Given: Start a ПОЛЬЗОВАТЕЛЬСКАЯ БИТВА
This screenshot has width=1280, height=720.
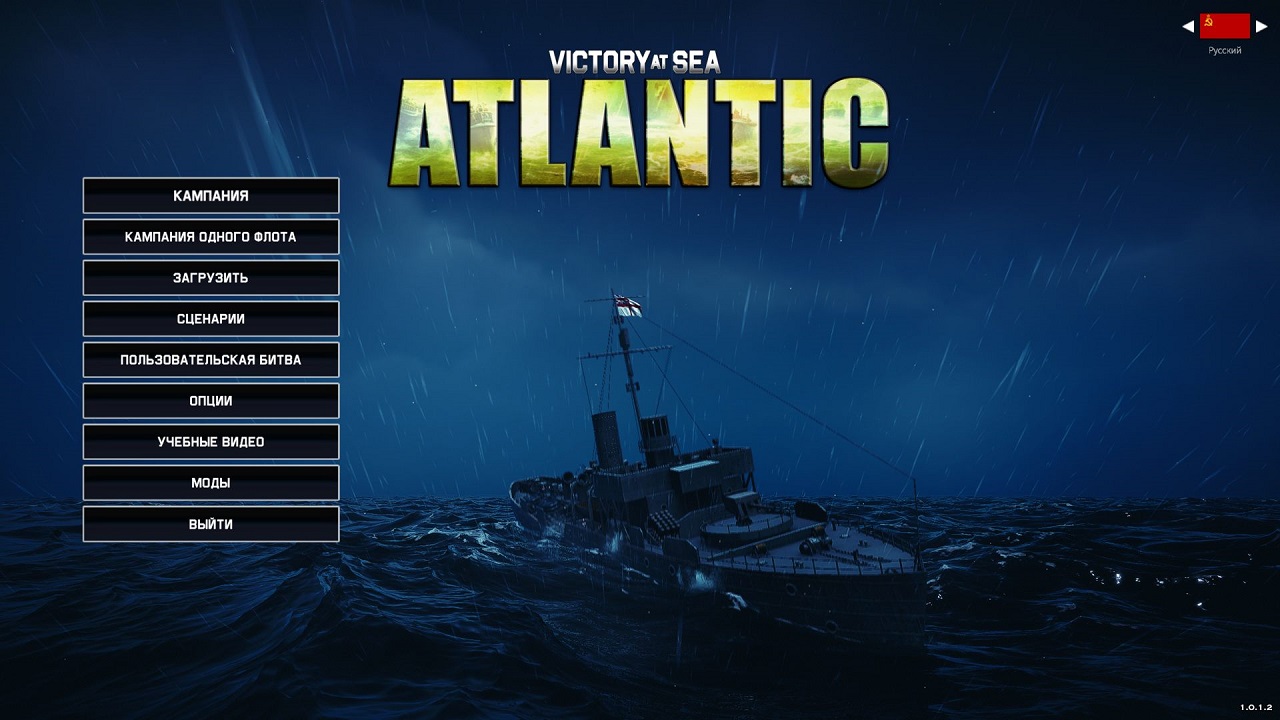Looking at the screenshot, I should (210, 359).
